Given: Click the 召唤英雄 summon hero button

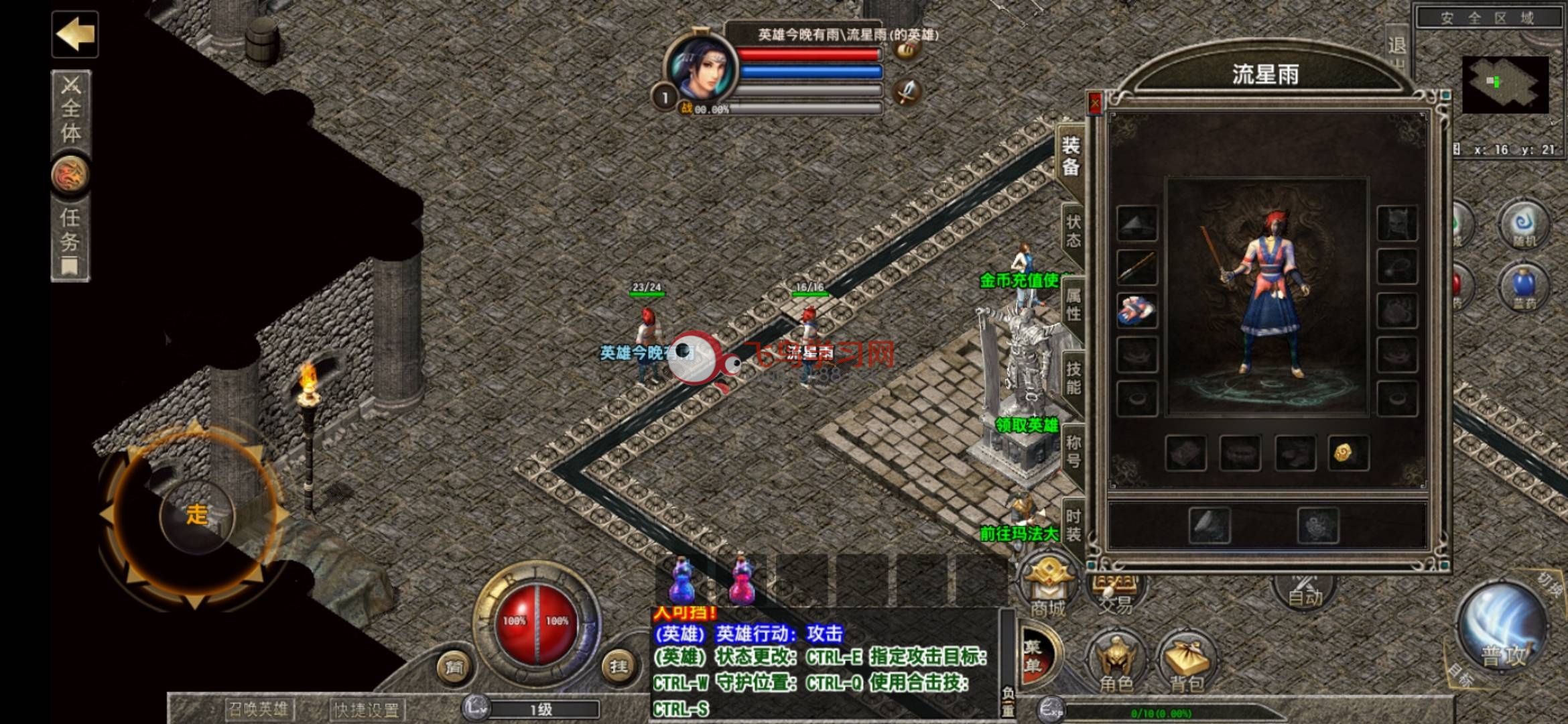Looking at the screenshot, I should click(259, 709).
